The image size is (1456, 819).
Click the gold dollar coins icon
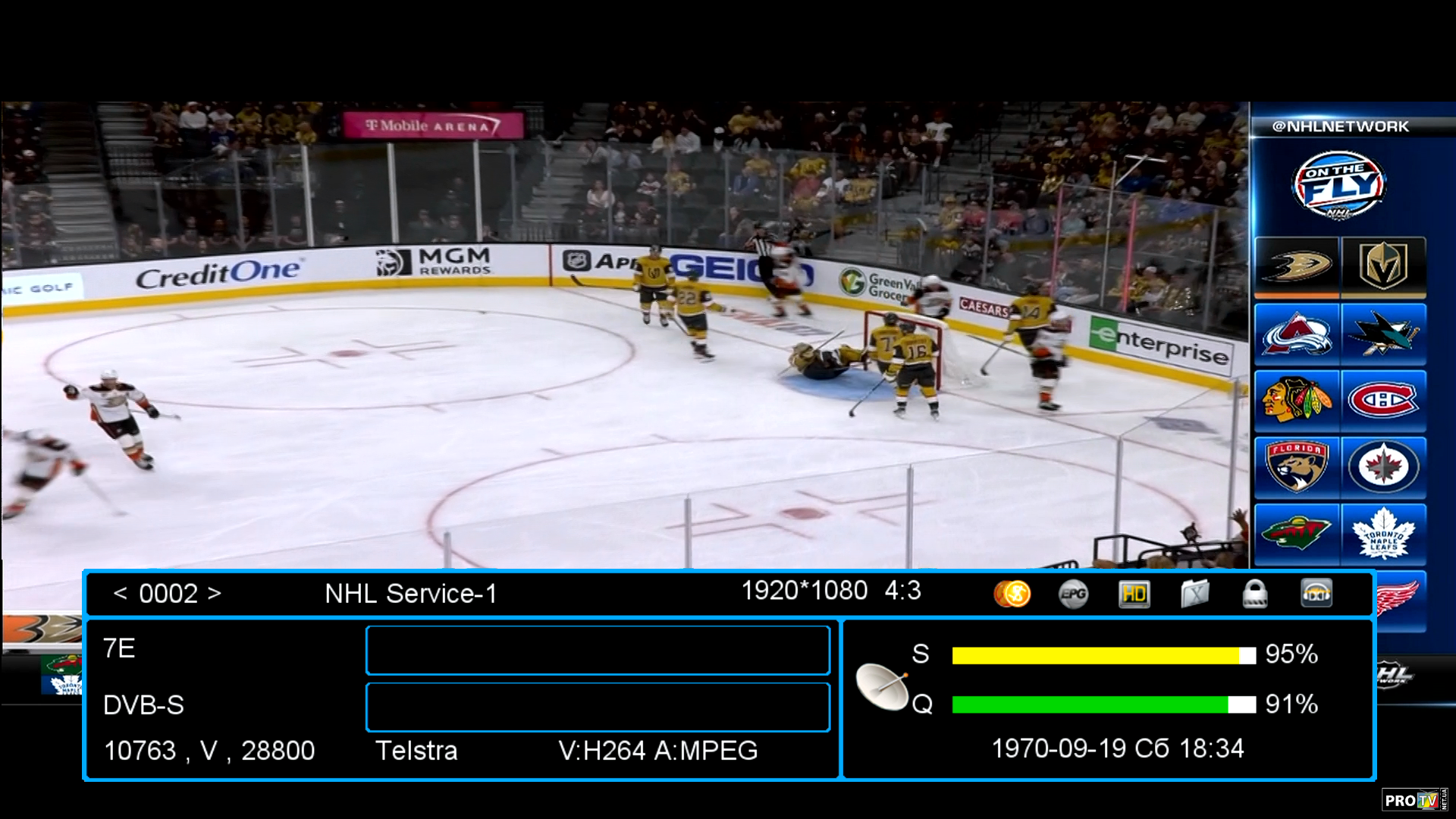(1012, 594)
